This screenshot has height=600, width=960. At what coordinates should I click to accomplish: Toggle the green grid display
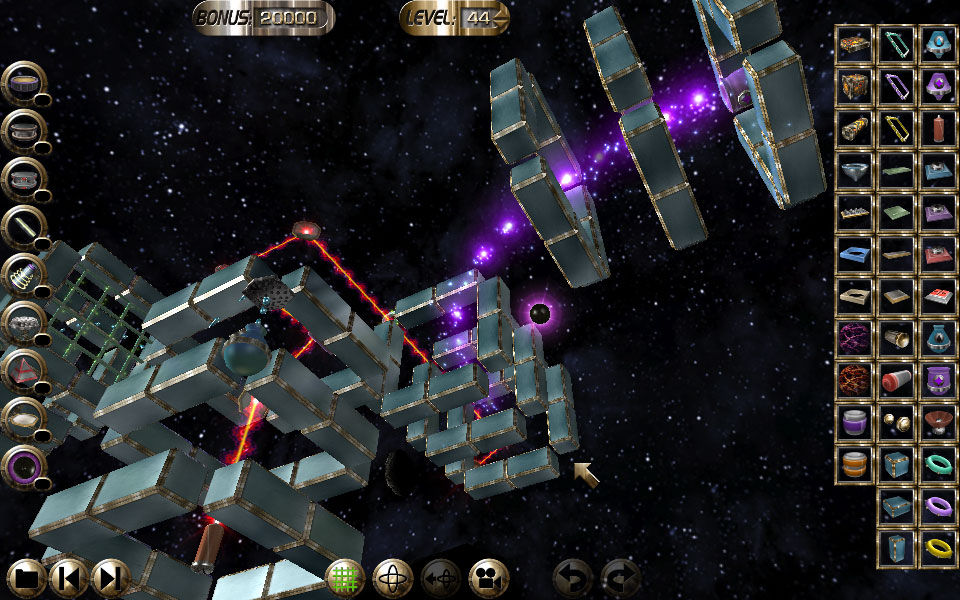pyautogui.click(x=344, y=578)
